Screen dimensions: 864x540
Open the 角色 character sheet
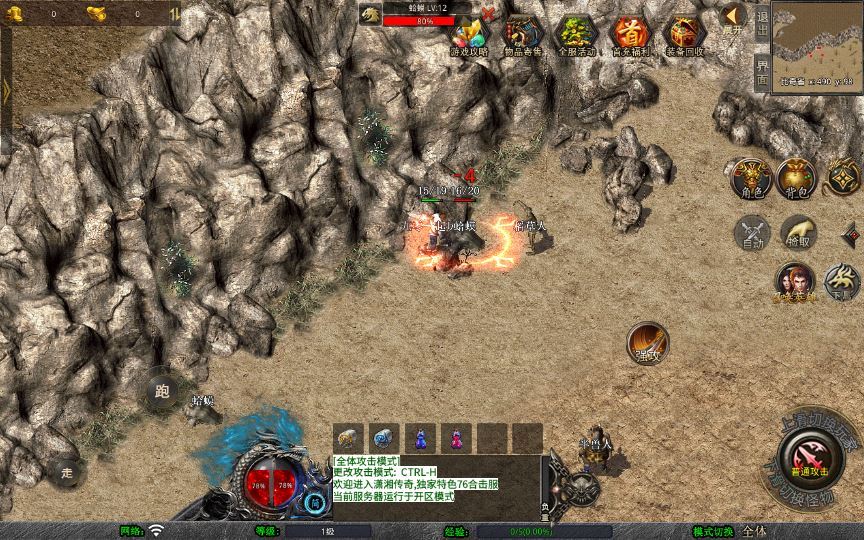[x=750, y=178]
